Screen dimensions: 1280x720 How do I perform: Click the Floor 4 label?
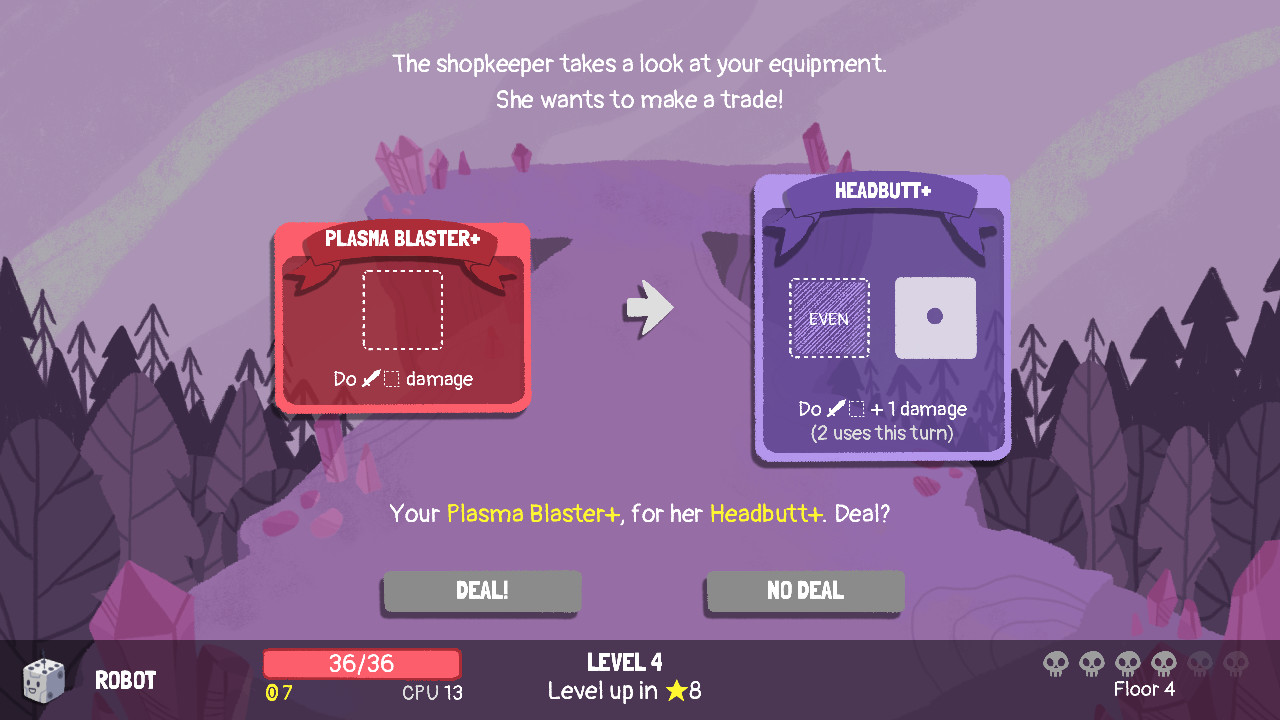[x=1144, y=690]
